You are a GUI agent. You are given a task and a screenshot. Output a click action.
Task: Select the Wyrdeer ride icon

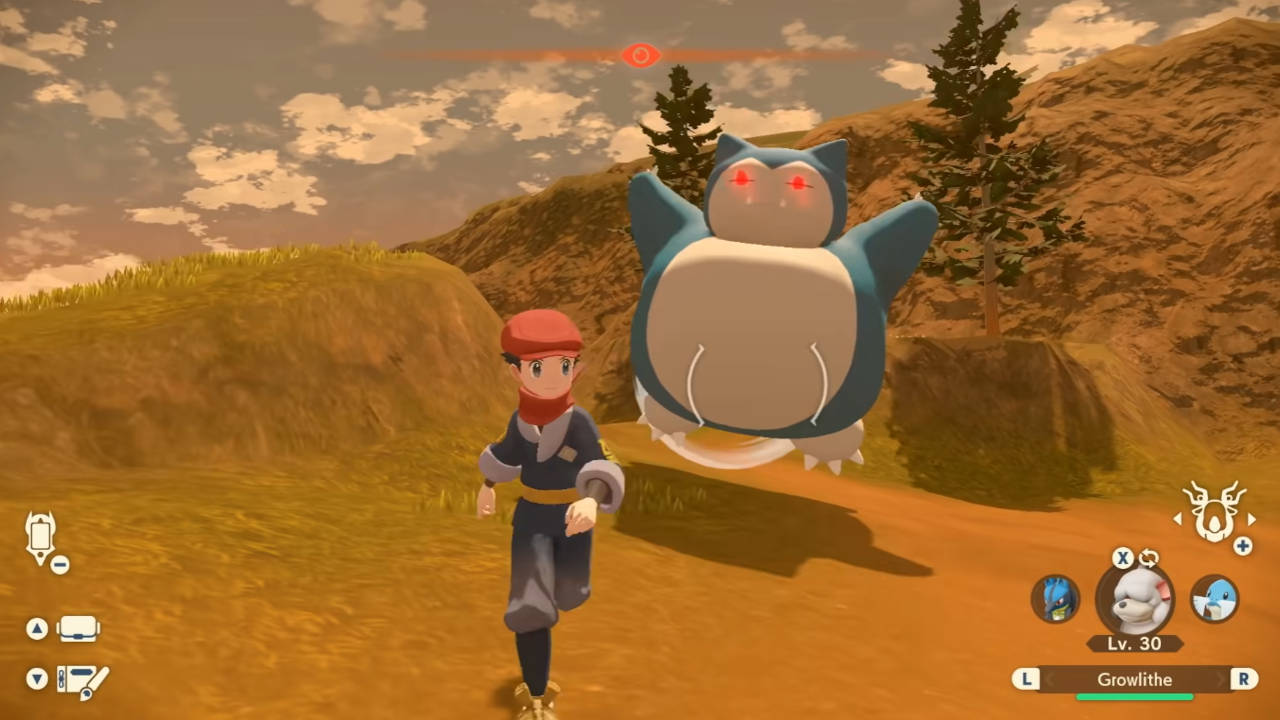(1214, 513)
